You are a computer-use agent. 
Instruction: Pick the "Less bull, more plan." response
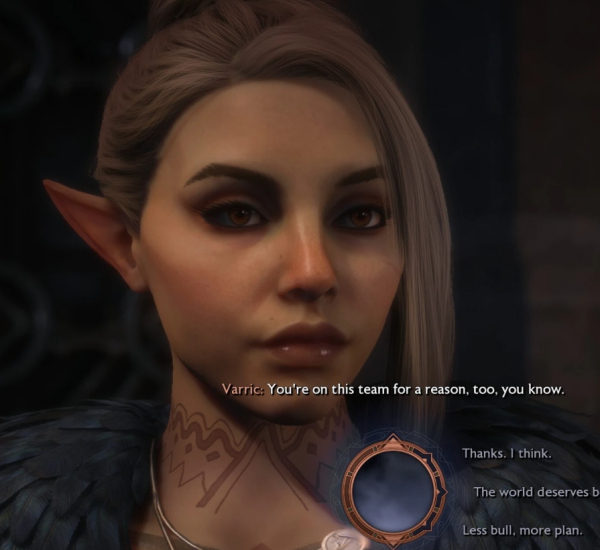(x=515, y=529)
